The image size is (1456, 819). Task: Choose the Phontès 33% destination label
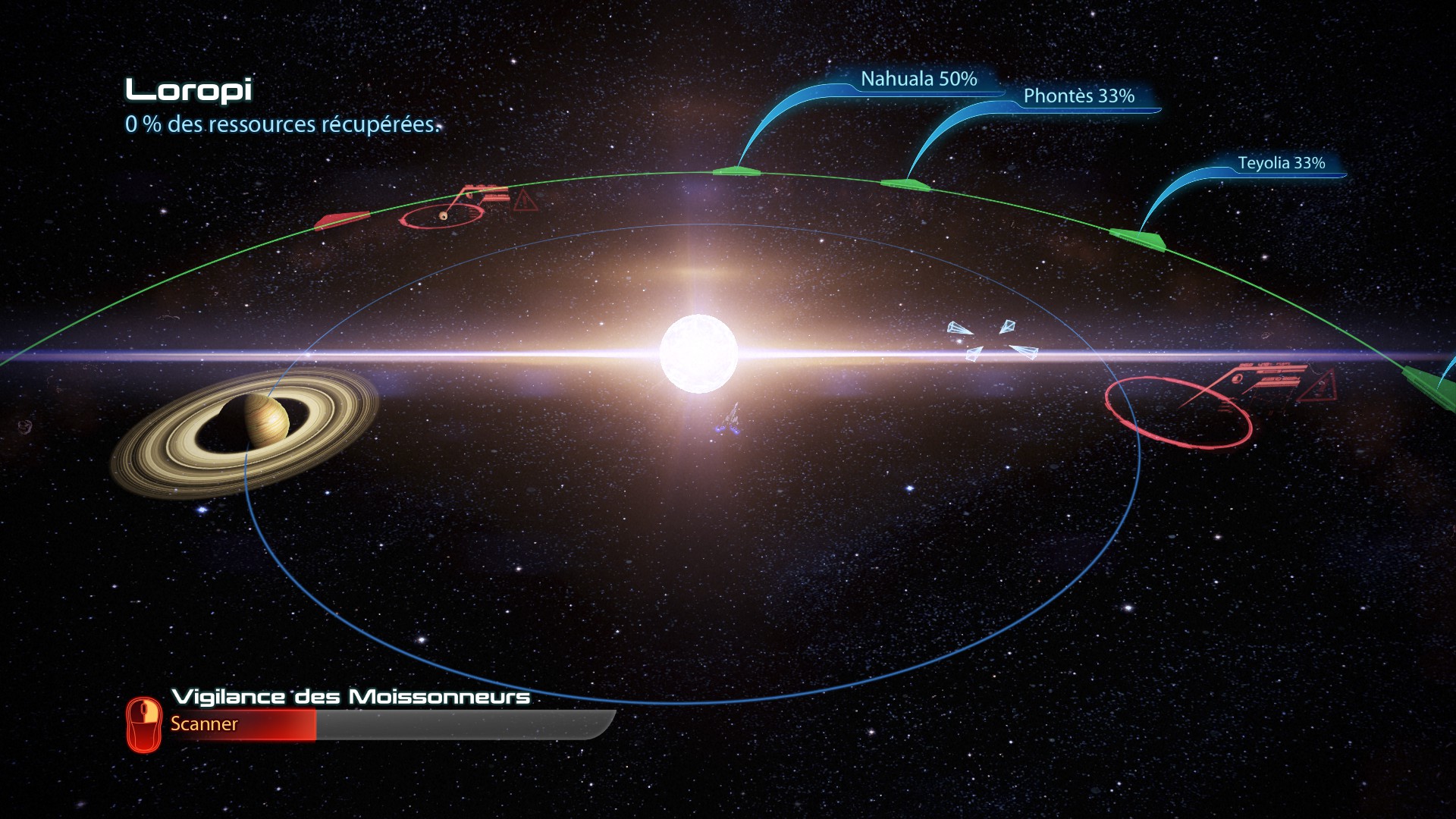tap(1078, 96)
